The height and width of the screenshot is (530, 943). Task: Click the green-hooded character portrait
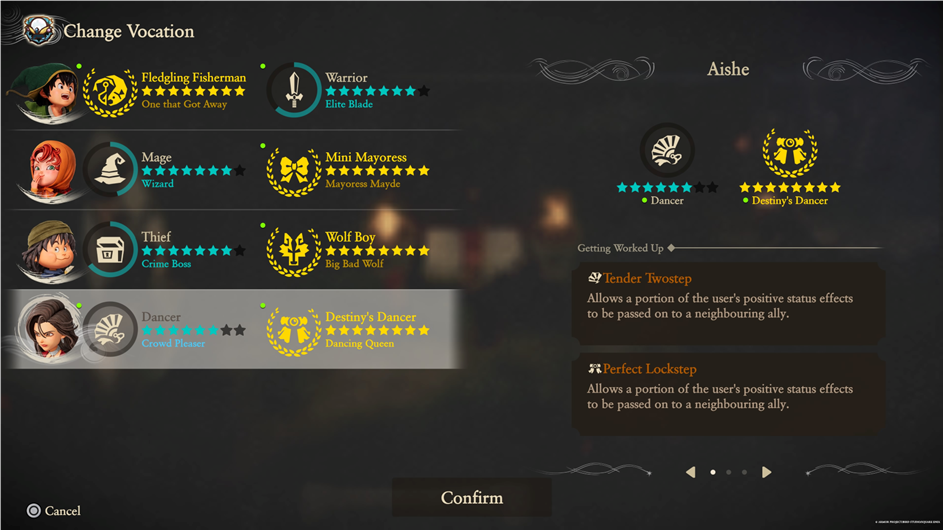point(44,92)
